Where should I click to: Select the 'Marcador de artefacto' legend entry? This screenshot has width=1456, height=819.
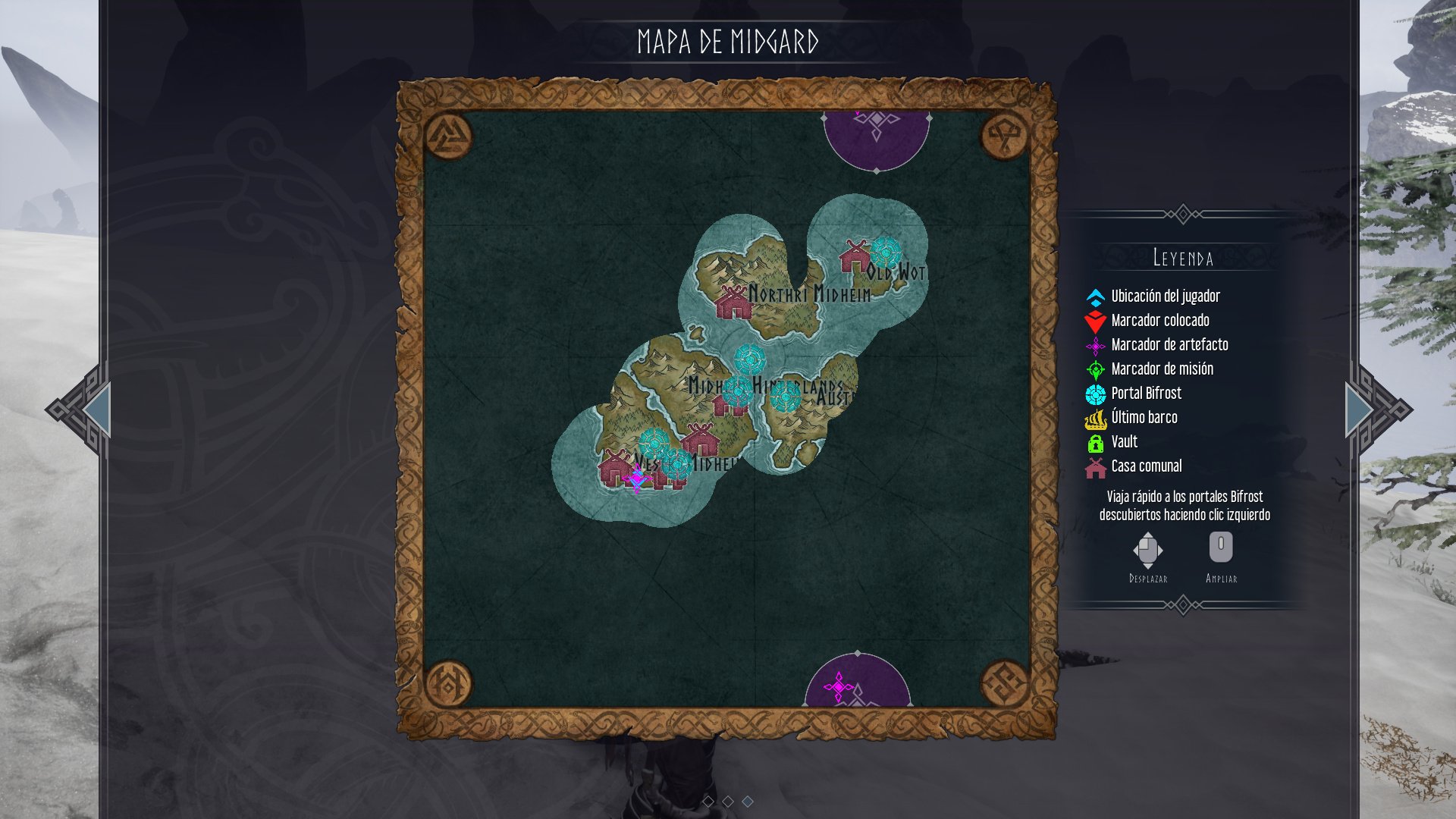(1168, 345)
